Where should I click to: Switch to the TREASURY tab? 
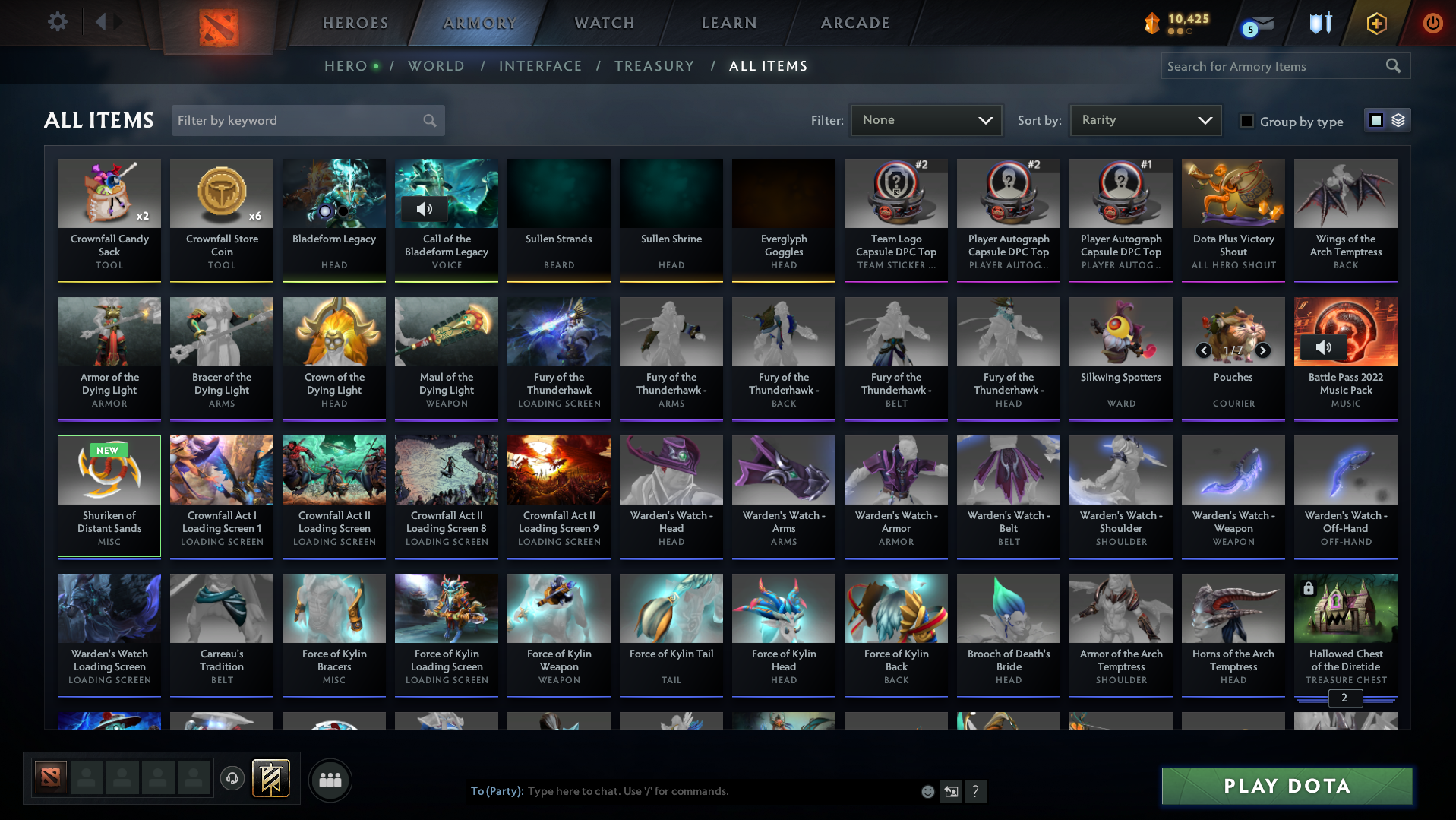[x=655, y=66]
